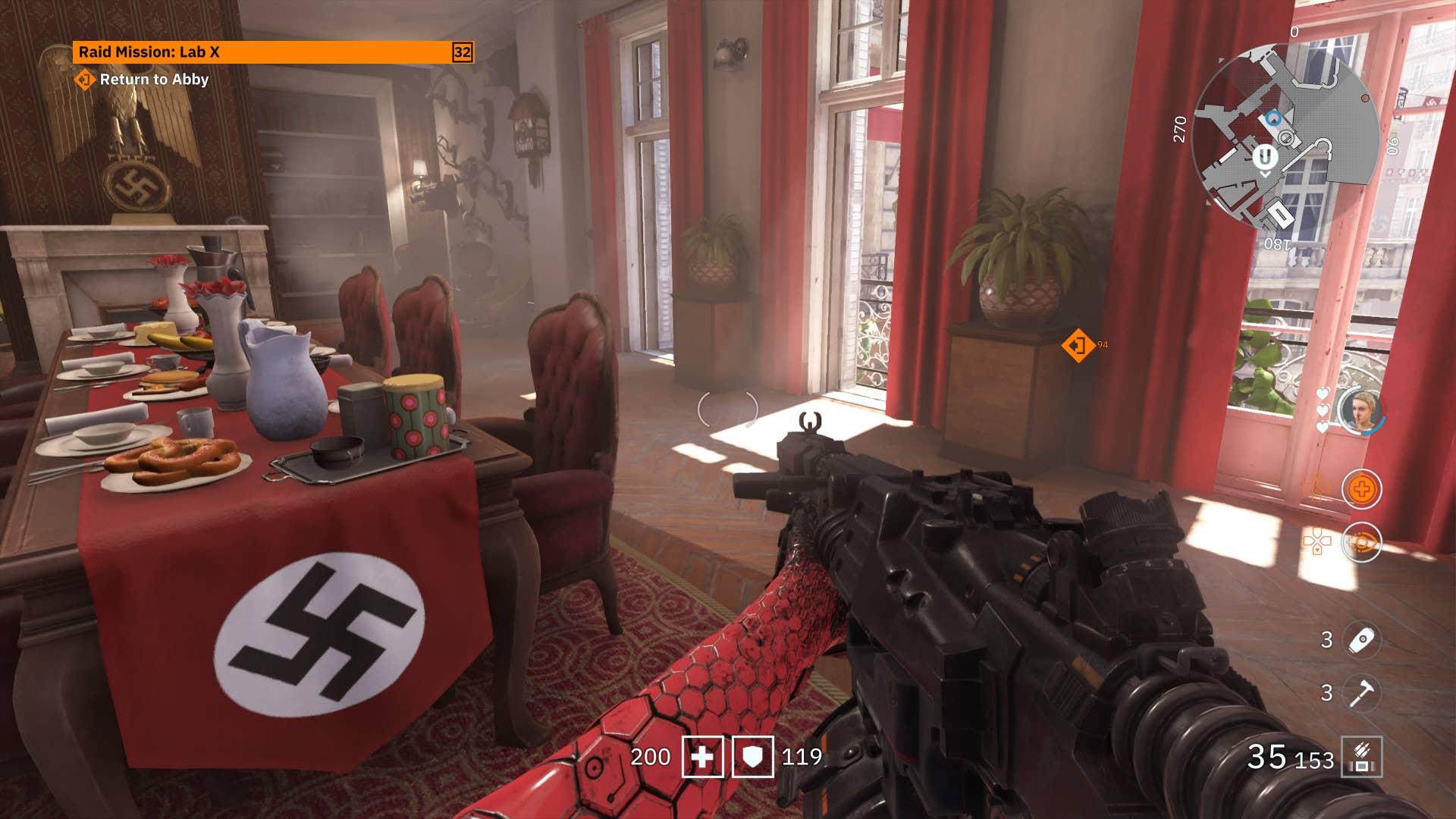
Task: Click the blue marker on the minimap
Action: click(x=1273, y=118)
